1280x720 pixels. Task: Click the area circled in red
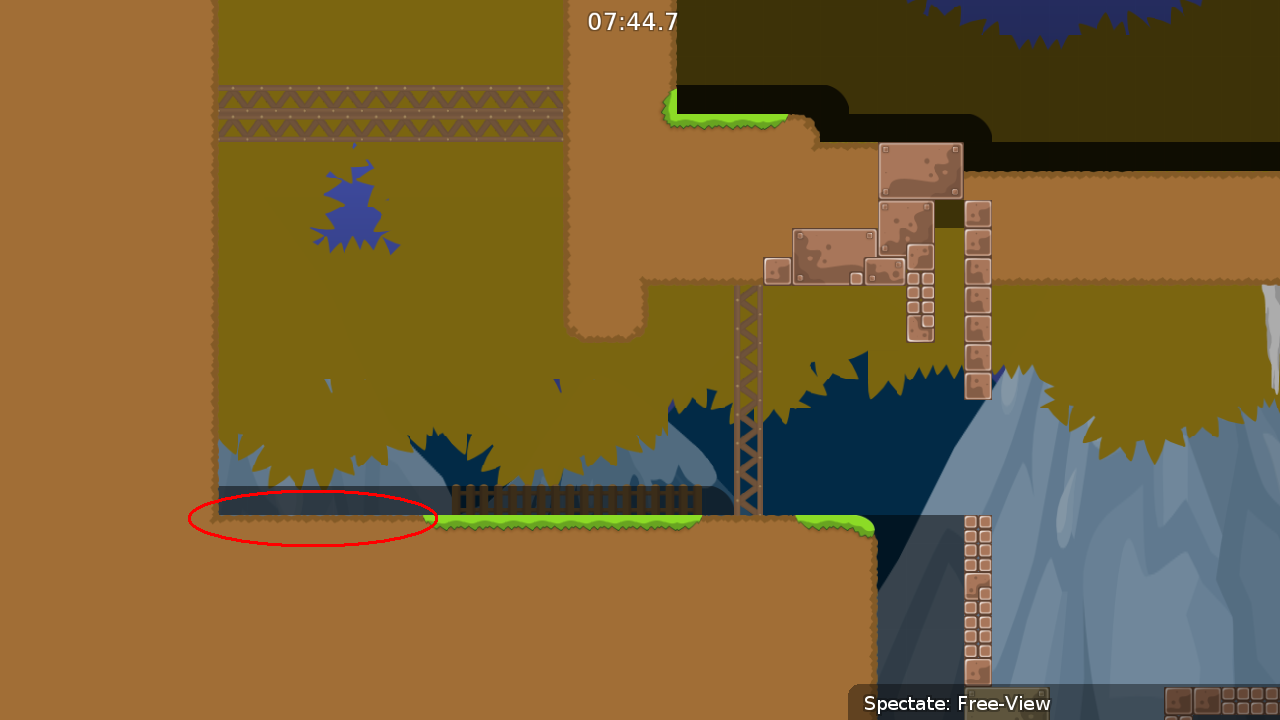[312, 517]
